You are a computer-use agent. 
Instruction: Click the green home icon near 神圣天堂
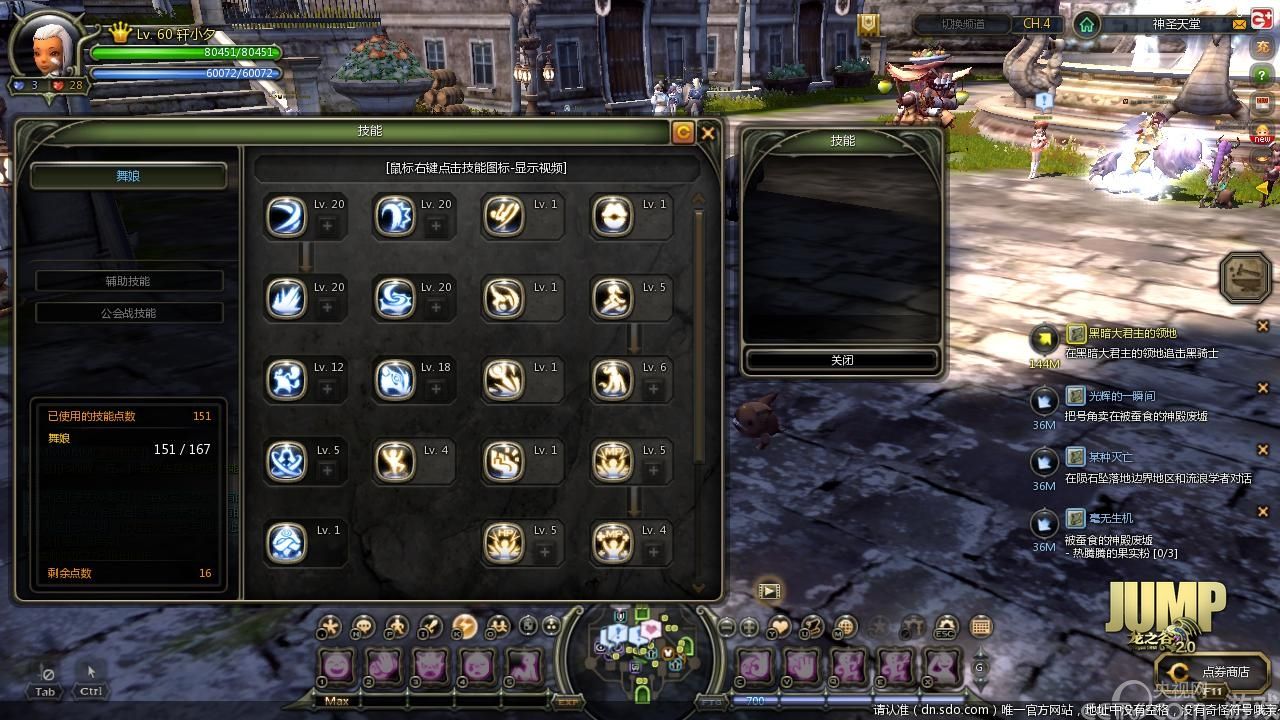point(1086,24)
